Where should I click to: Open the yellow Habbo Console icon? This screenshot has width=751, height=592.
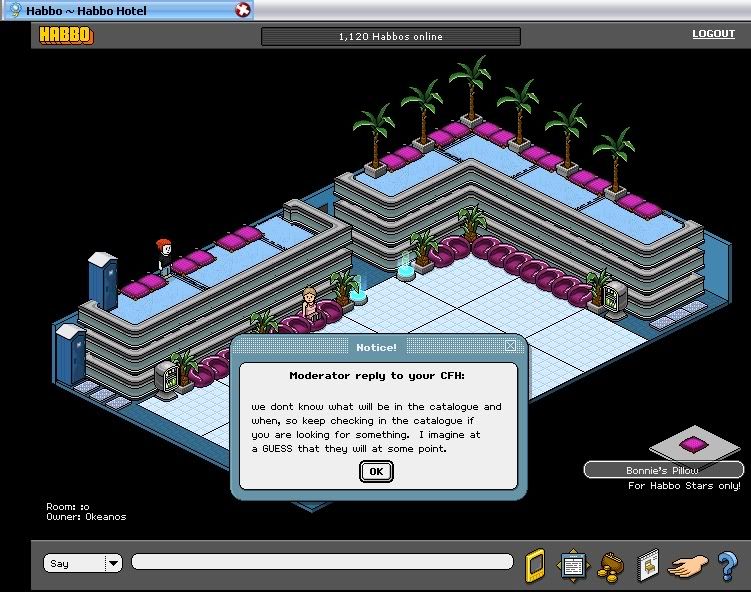coord(535,565)
